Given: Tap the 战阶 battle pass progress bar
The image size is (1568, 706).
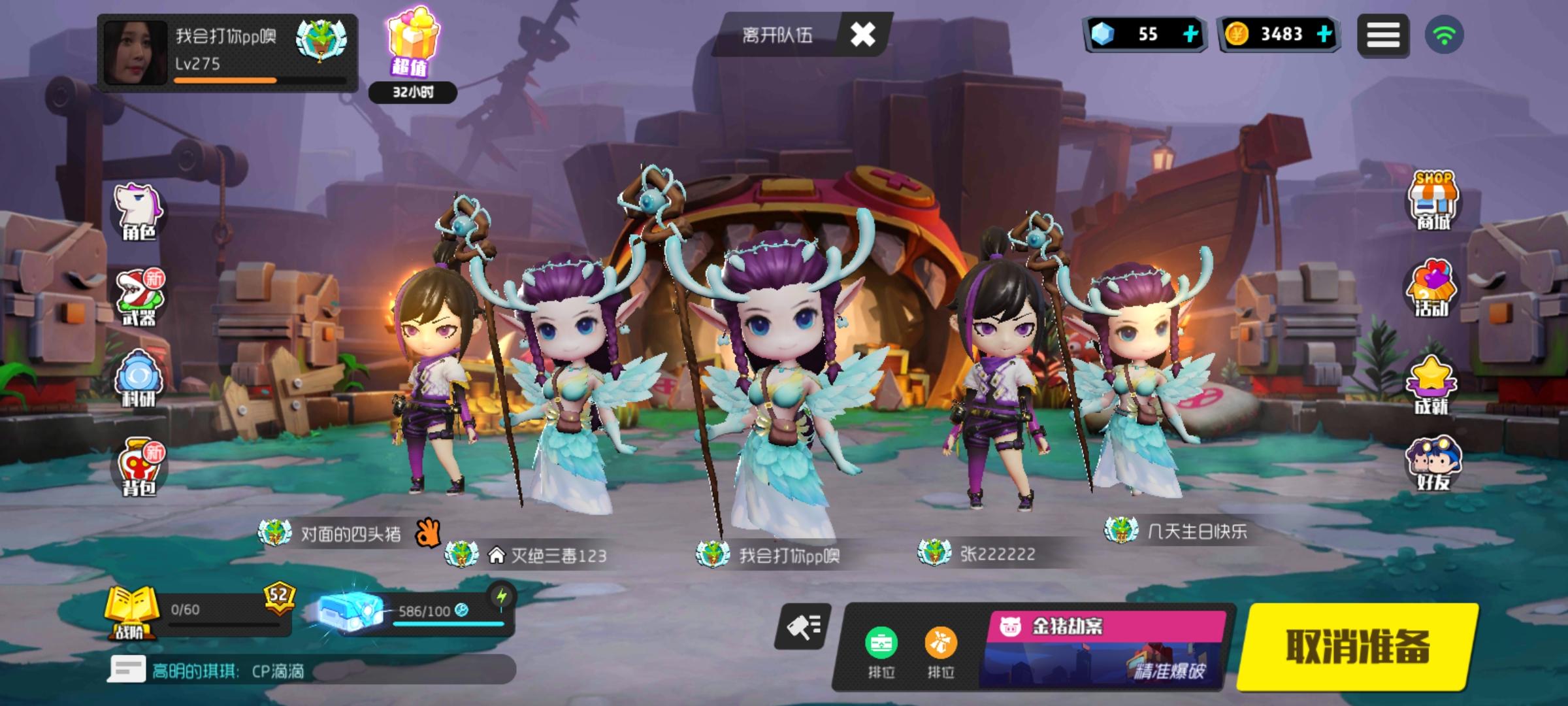Looking at the screenshot, I should 216,614.
